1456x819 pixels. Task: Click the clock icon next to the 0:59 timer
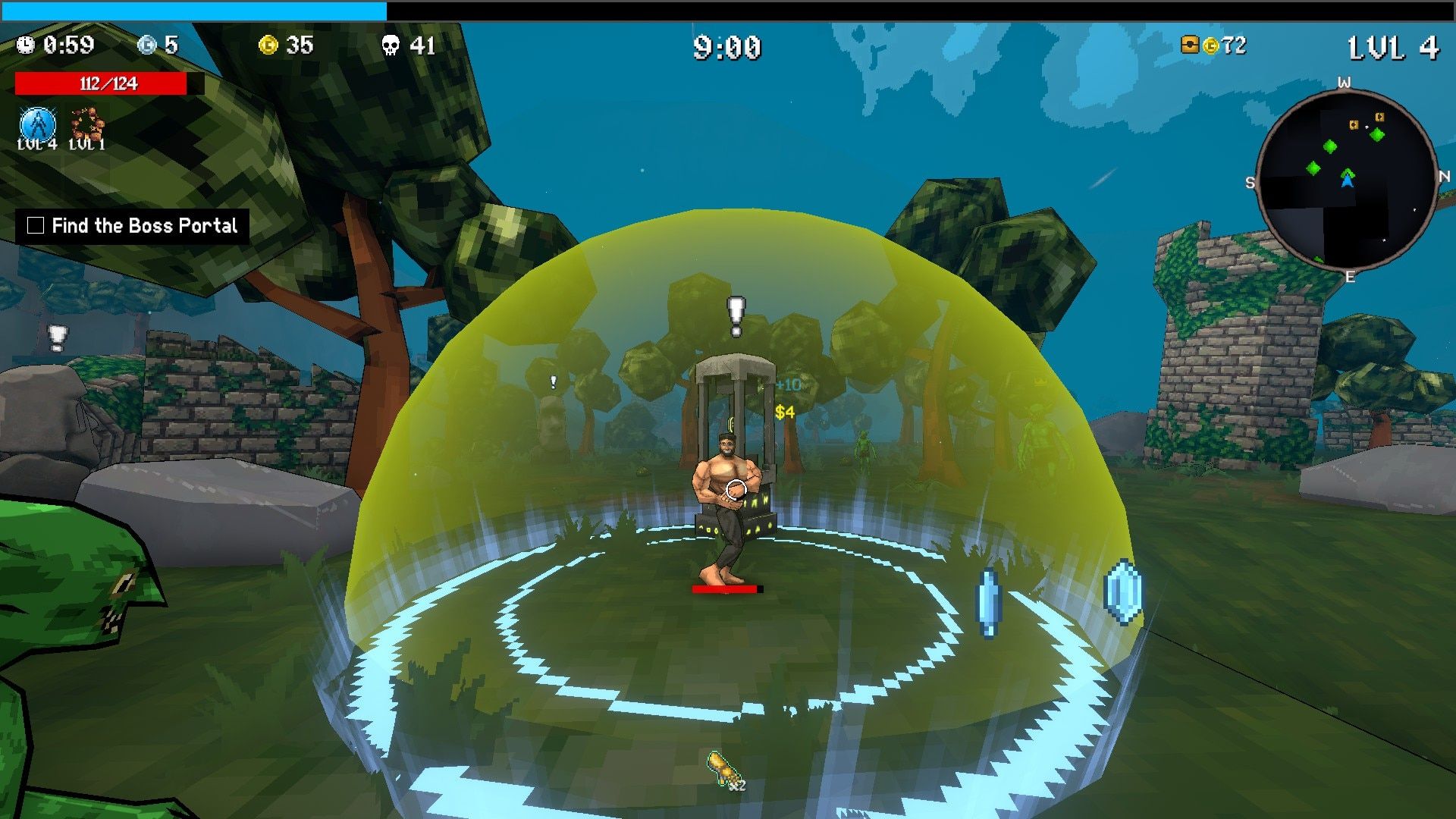[27, 45]
